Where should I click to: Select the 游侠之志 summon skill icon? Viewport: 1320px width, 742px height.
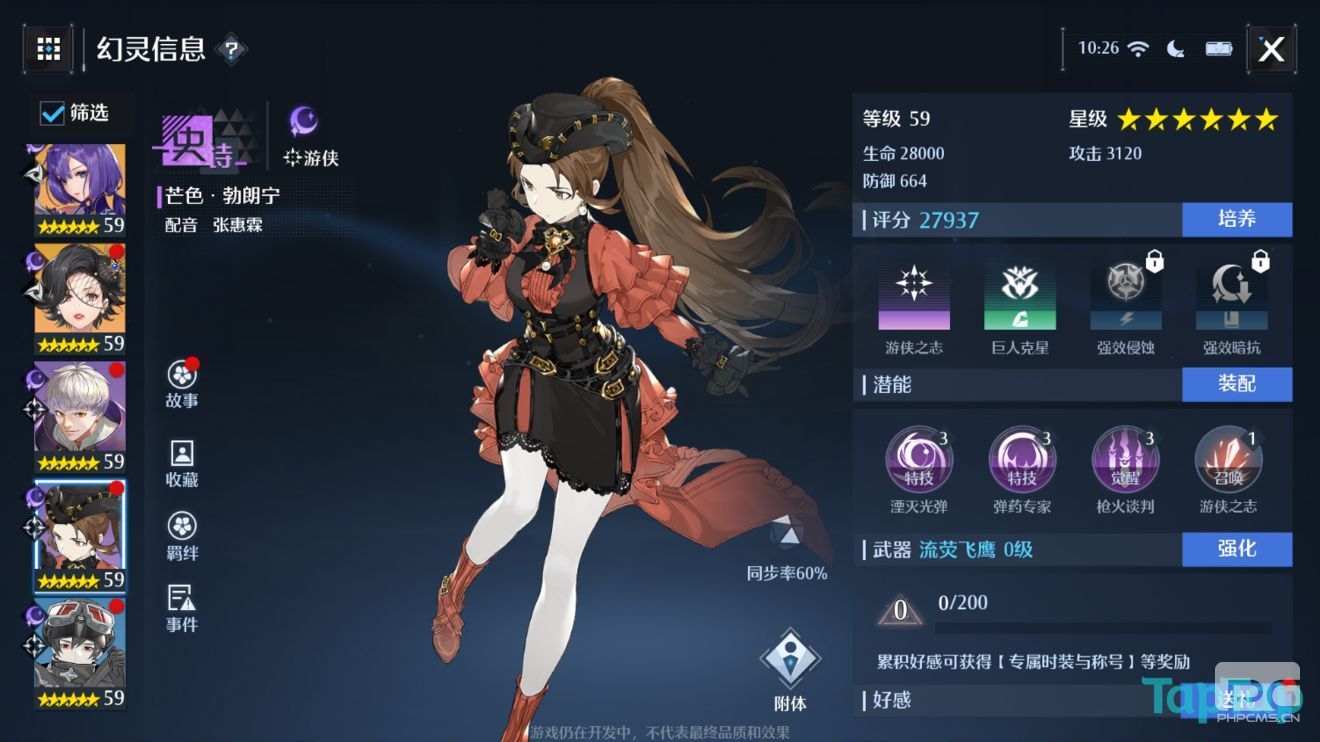(1228, 459)
